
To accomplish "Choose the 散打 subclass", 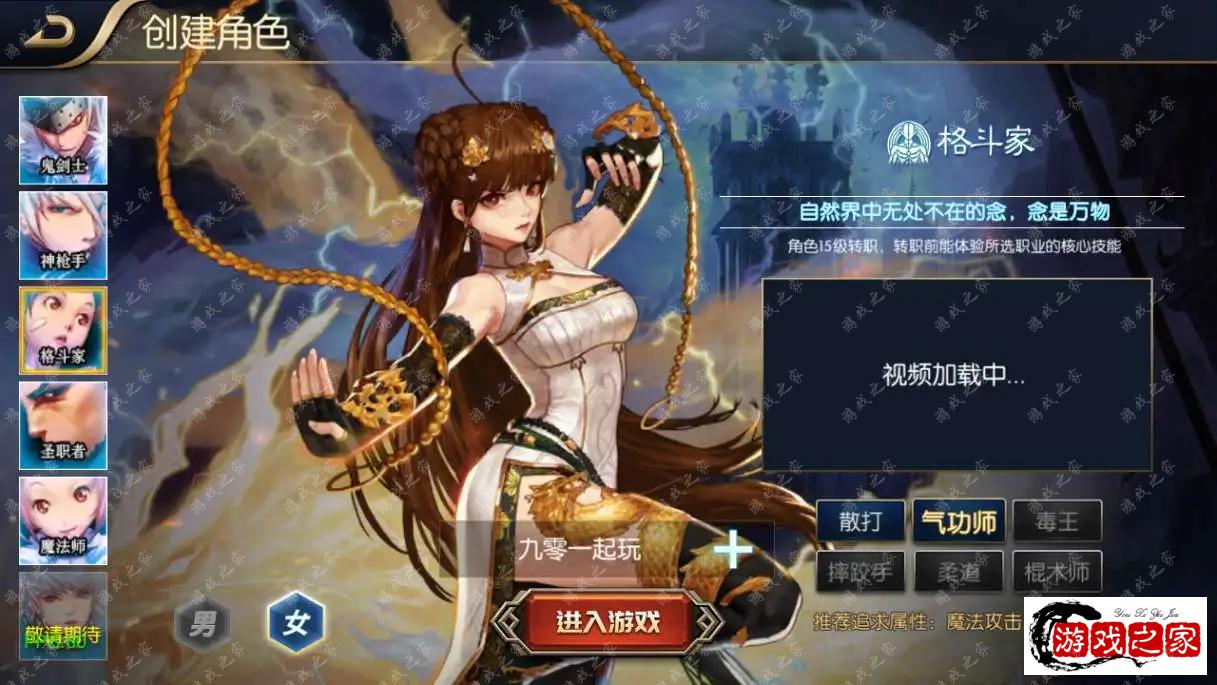I will 860,521.
